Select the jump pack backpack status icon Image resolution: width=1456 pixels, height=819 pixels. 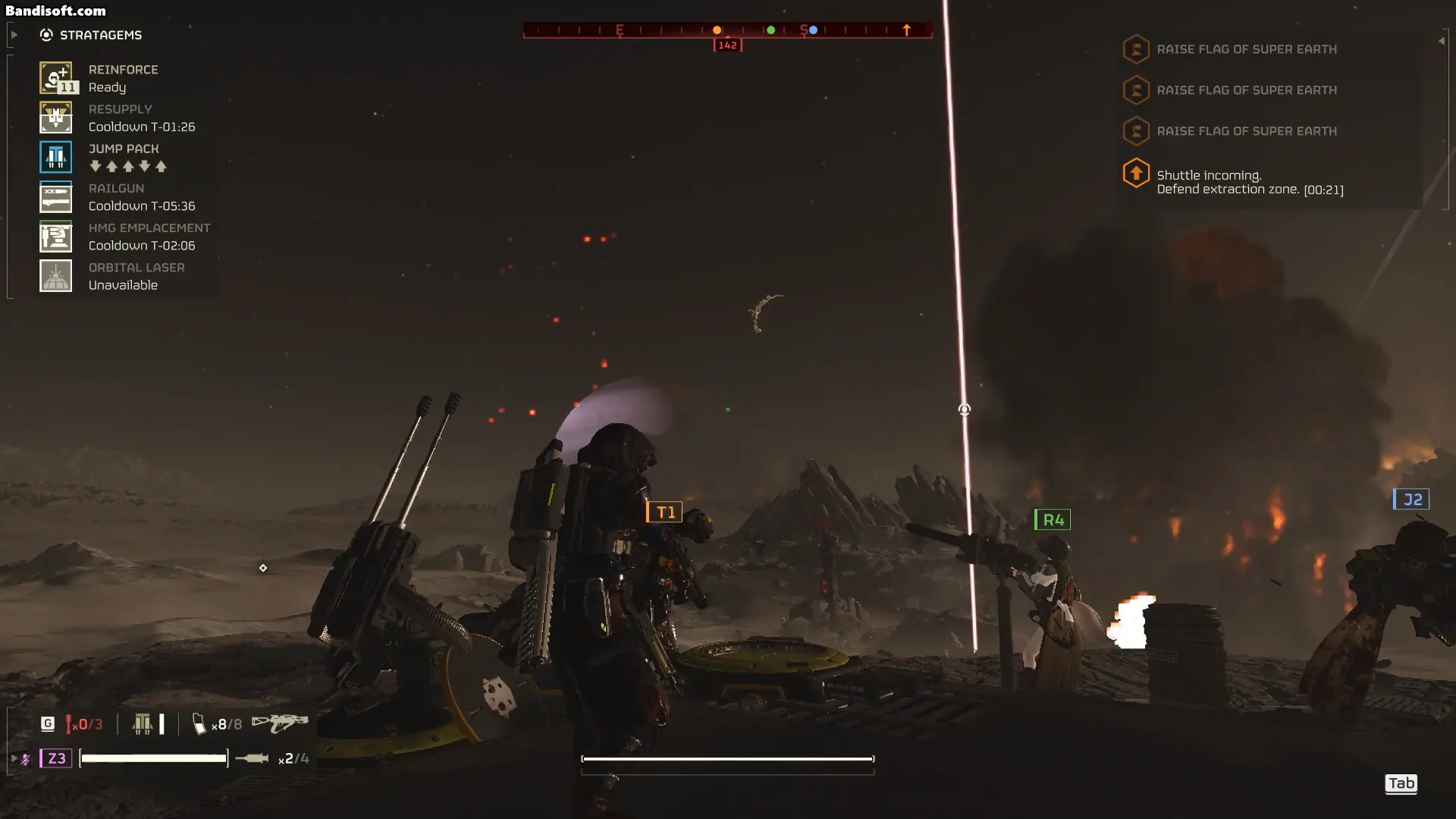pyautogui.click(x=143, y=724)
